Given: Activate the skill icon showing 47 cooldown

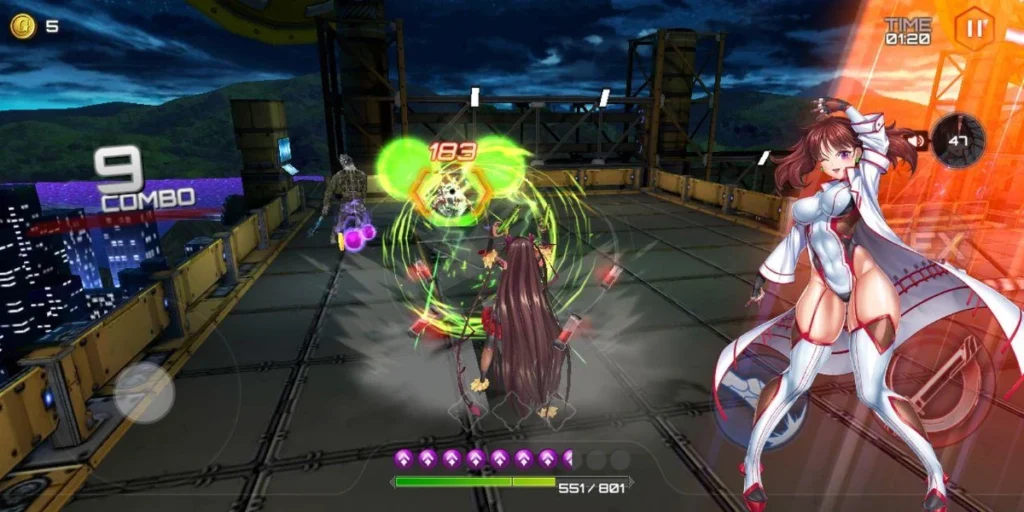Looking at the screenshot, I should (959, 140).
